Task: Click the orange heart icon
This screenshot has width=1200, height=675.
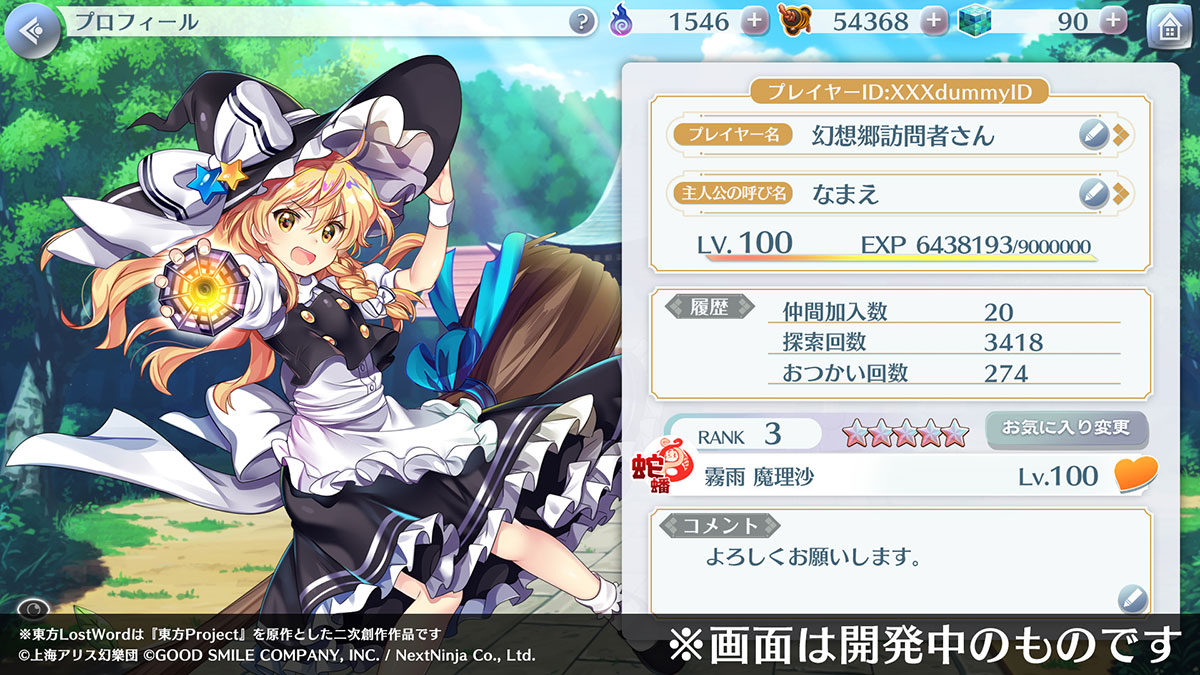Action: coord(1135,475)
